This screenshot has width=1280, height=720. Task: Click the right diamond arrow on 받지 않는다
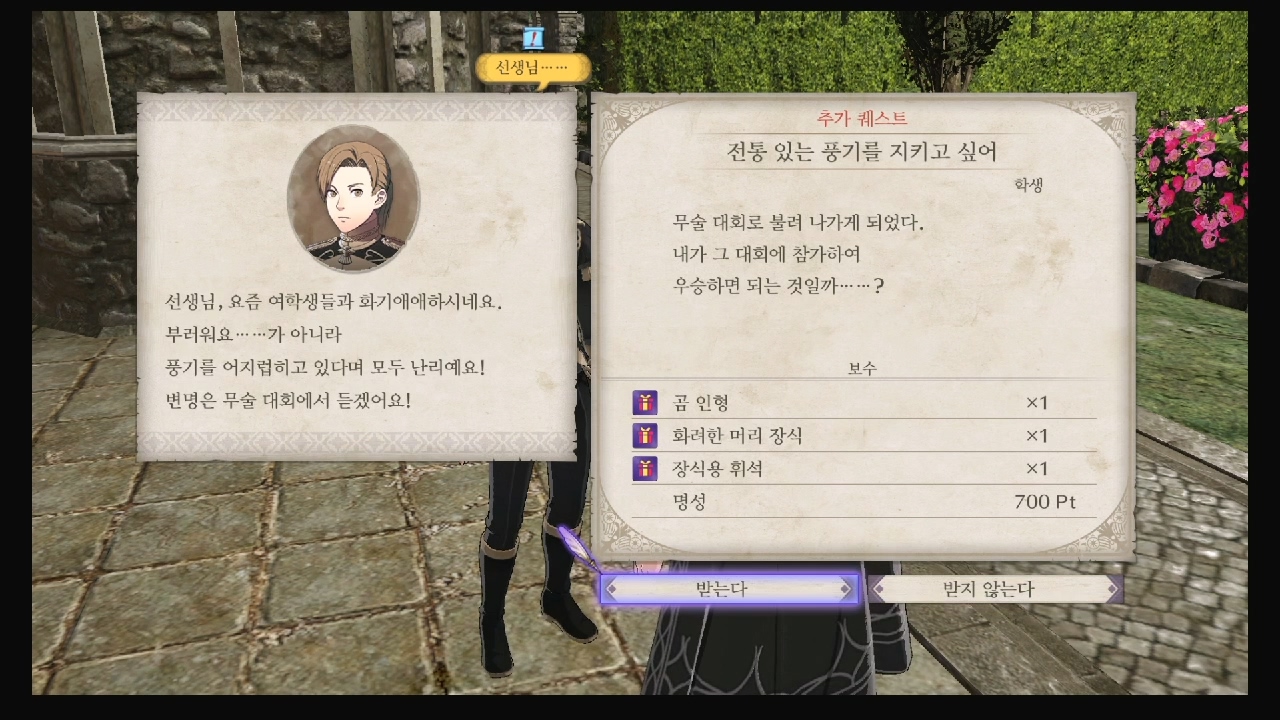[x=1111, y=589]
